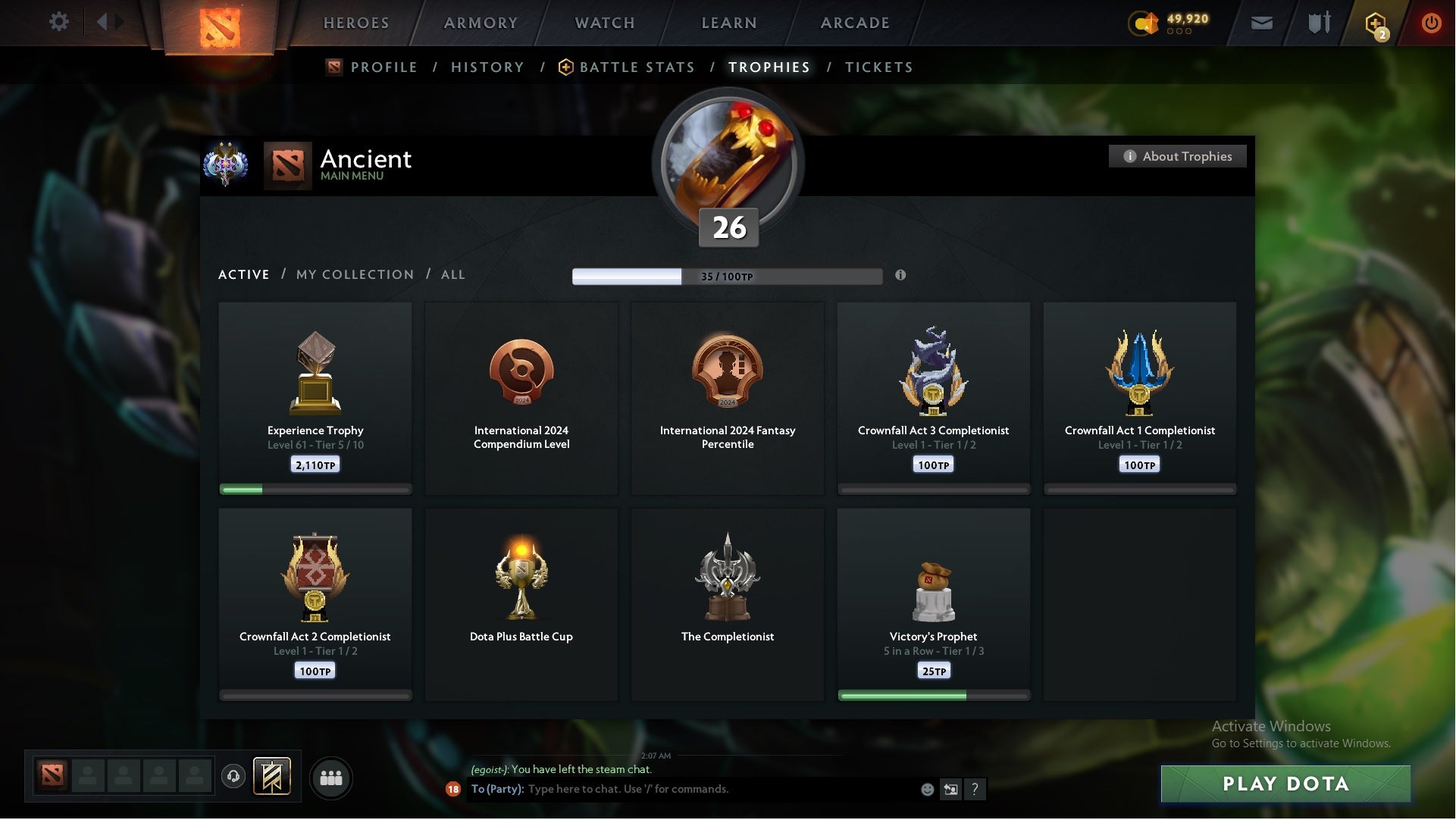
Task: Open Dota Plus subscription hexagon icon
Action: [x=1376, y=23]
